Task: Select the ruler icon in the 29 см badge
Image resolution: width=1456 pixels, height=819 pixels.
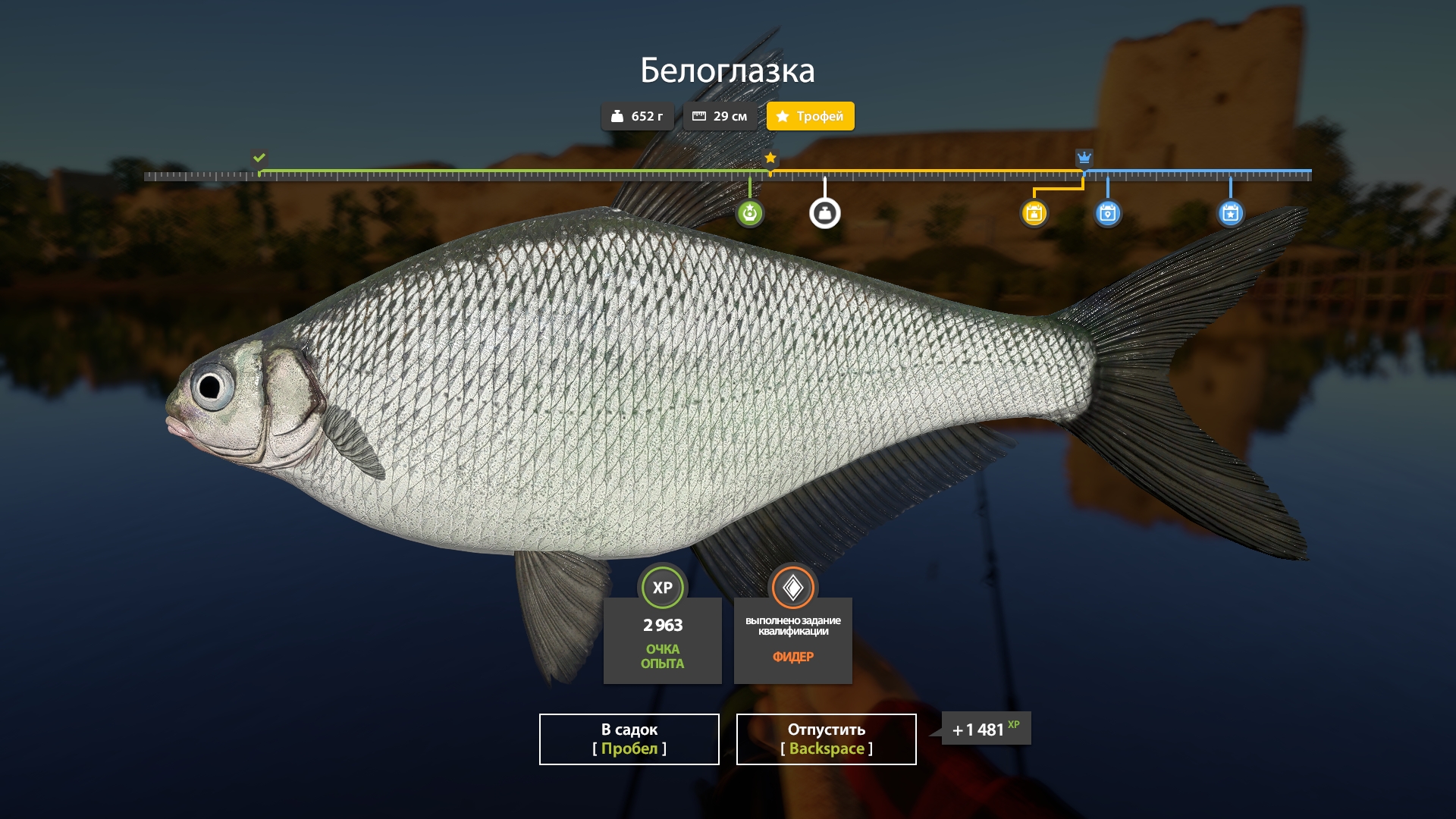Action: coord(700,116)
